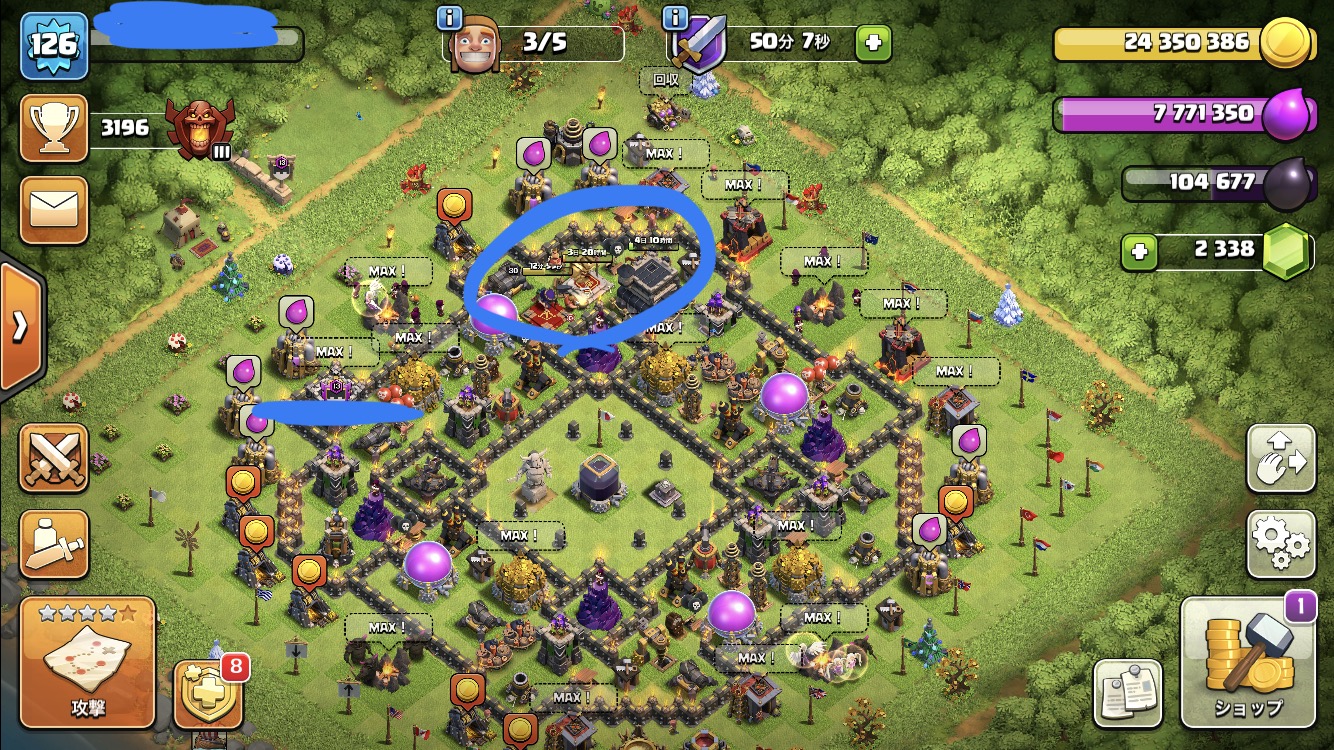Open the gold badge with 8 notifications
1334x750 pixels.
[208, 693]
